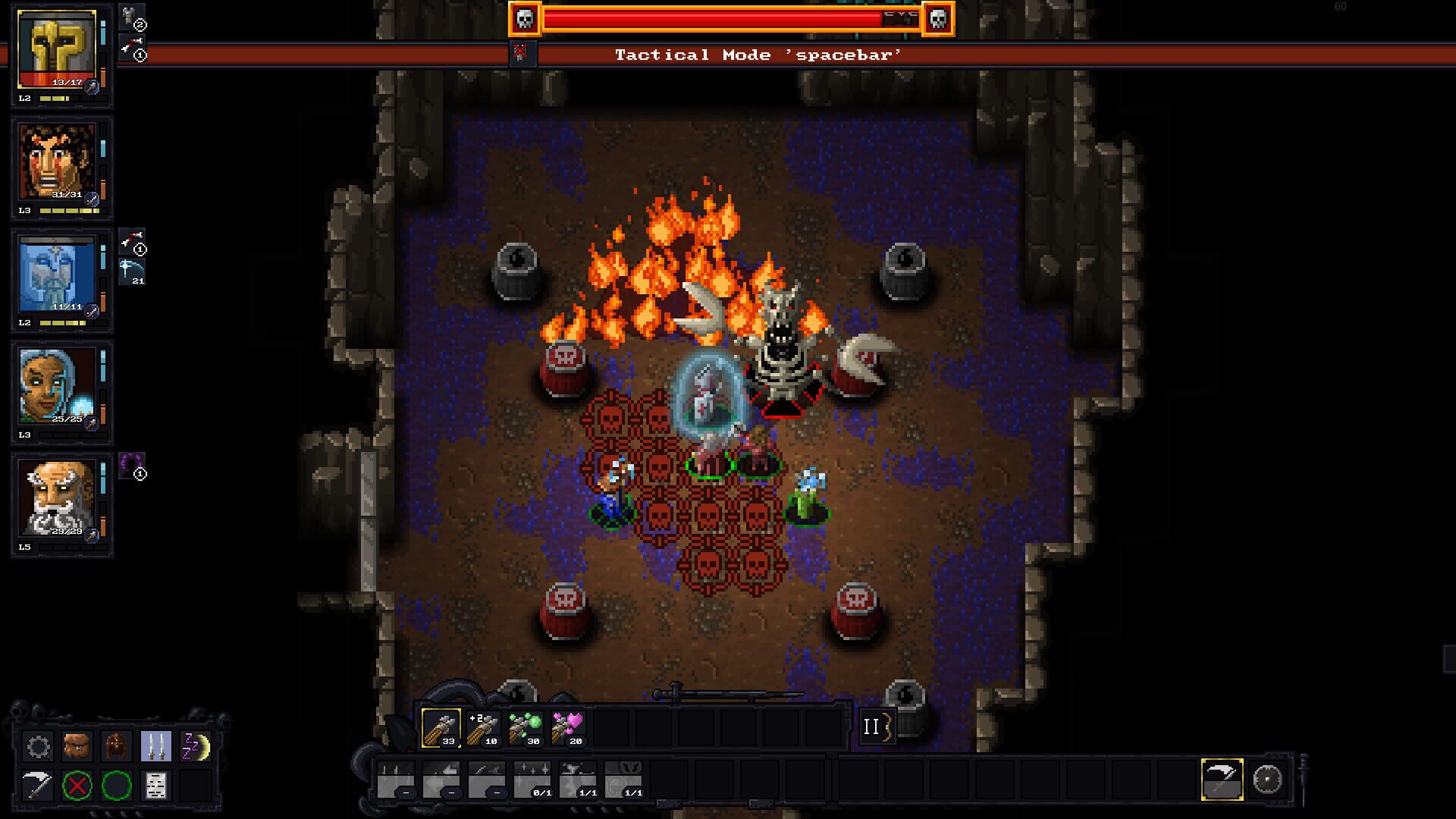Rest the party with the moon icon
Viewport: 1456px width, 819px height.
(195, 747)
